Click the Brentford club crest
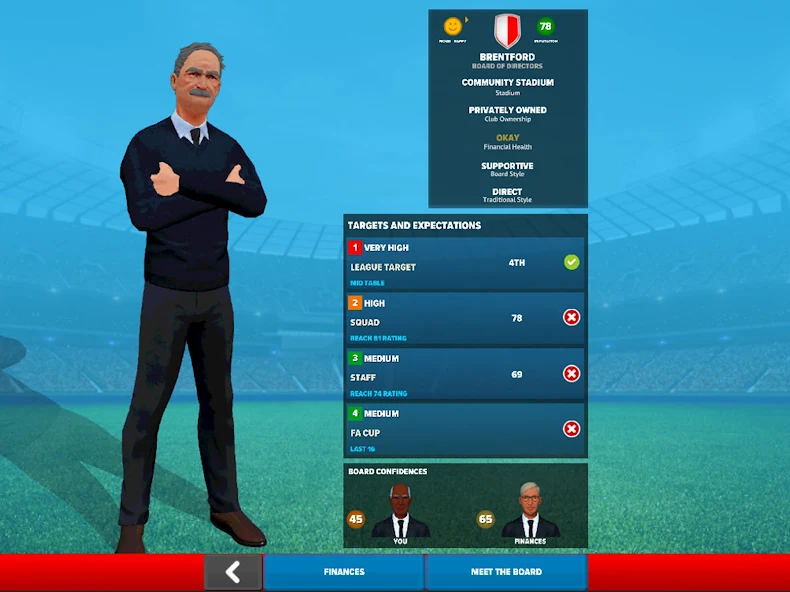The image size is (790, 592). click(x=507, y=31)
